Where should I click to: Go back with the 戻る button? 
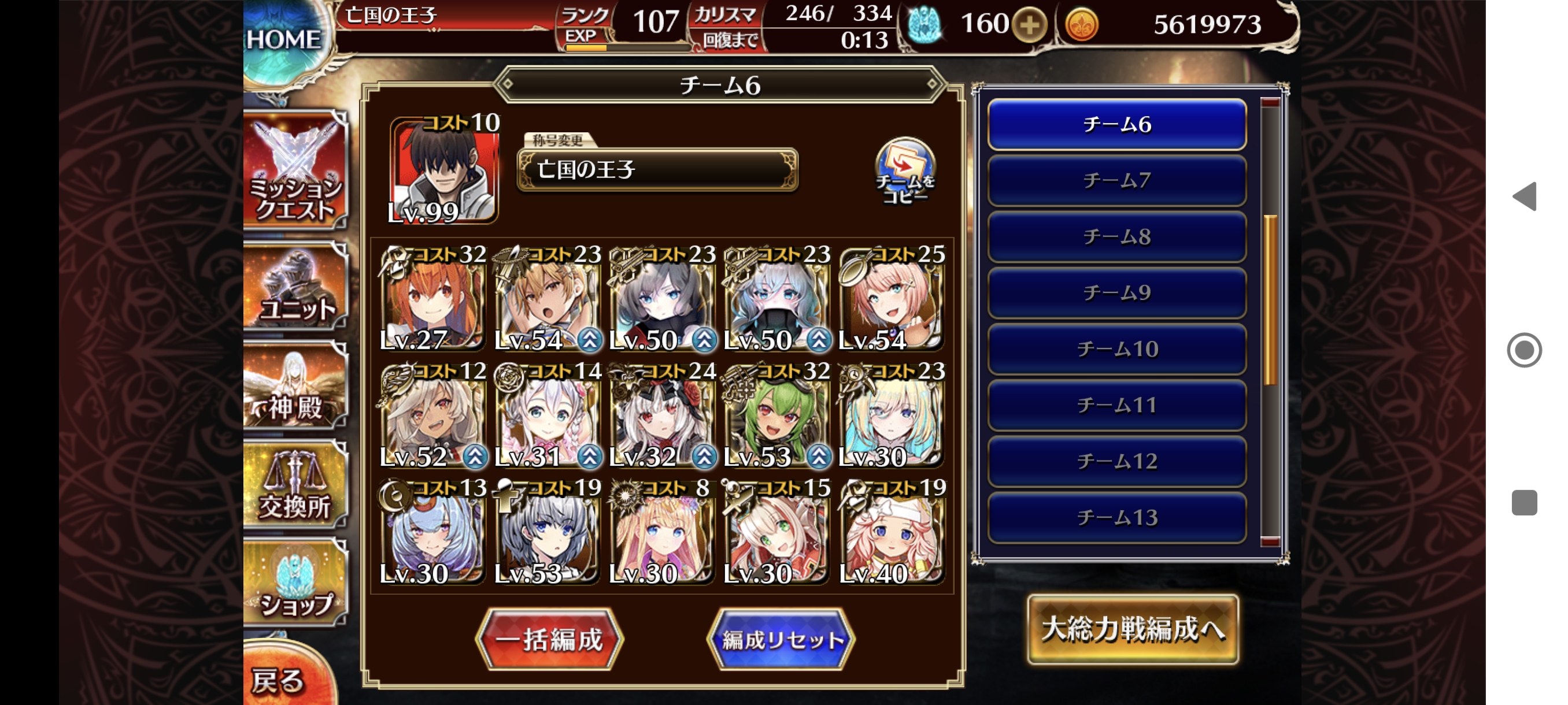281,680
